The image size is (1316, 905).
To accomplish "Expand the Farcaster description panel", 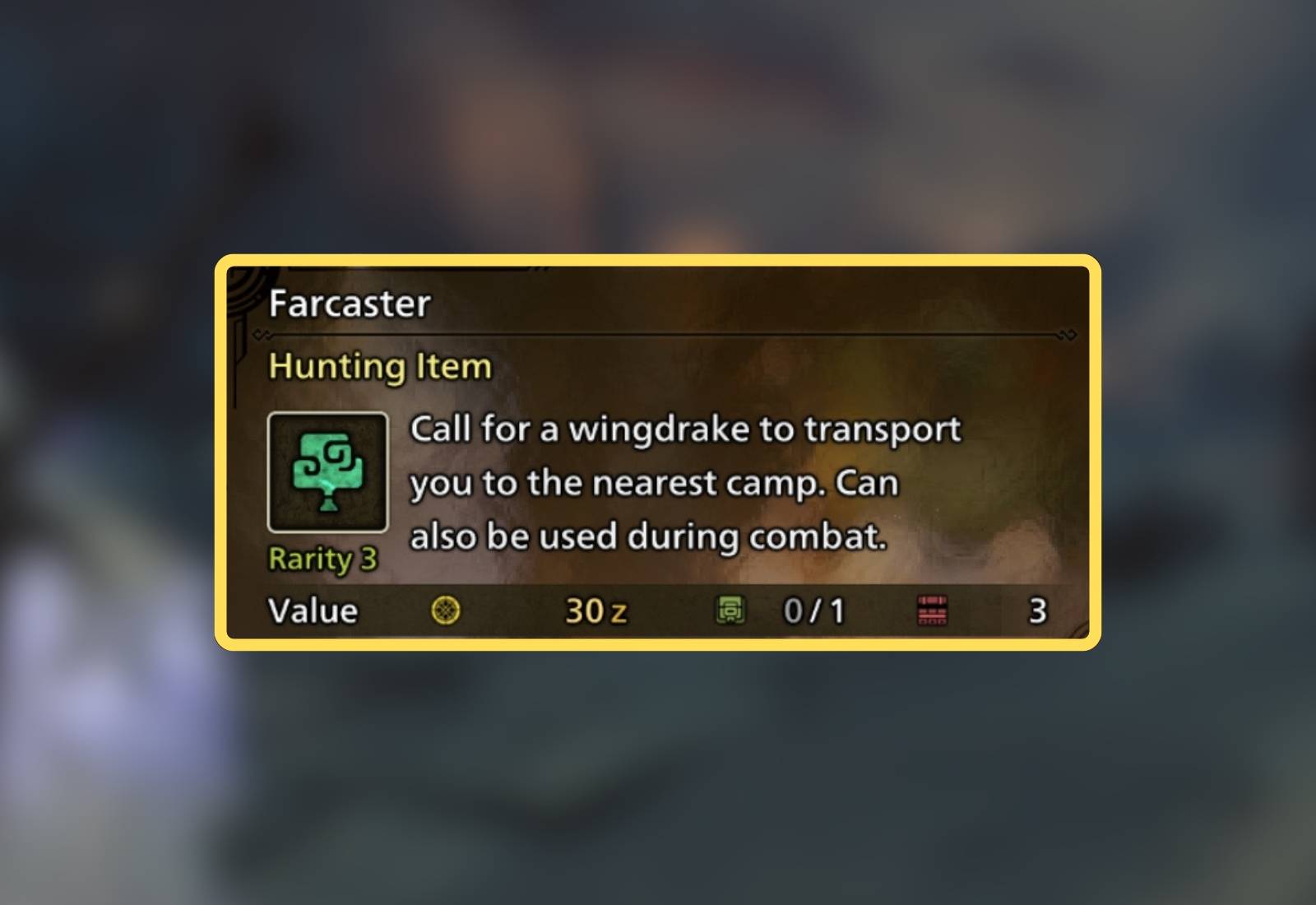I will tap(687, 483).
